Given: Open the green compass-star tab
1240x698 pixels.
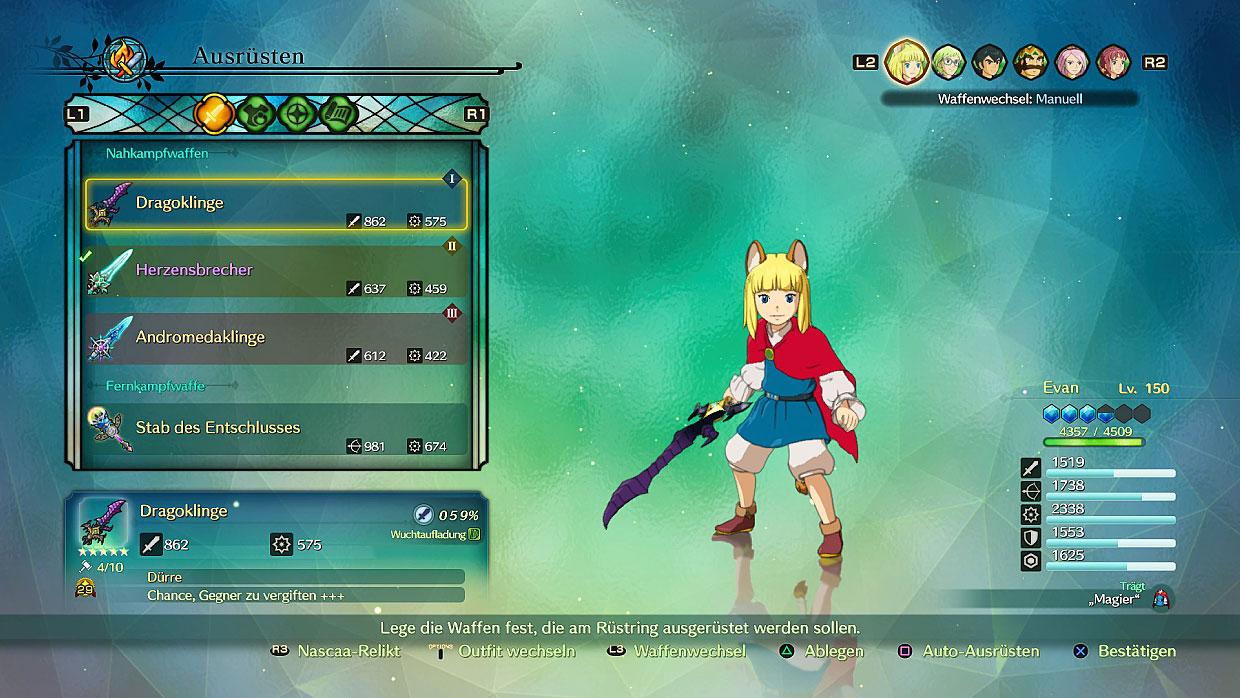Looking at the screenshot, I should click(298, 114).
